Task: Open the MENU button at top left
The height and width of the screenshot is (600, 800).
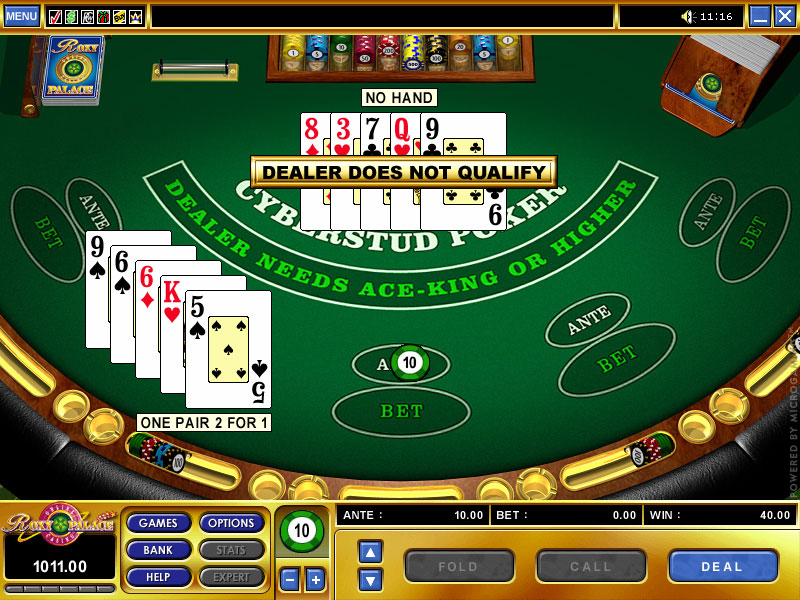Action: [x=21, y=16]
